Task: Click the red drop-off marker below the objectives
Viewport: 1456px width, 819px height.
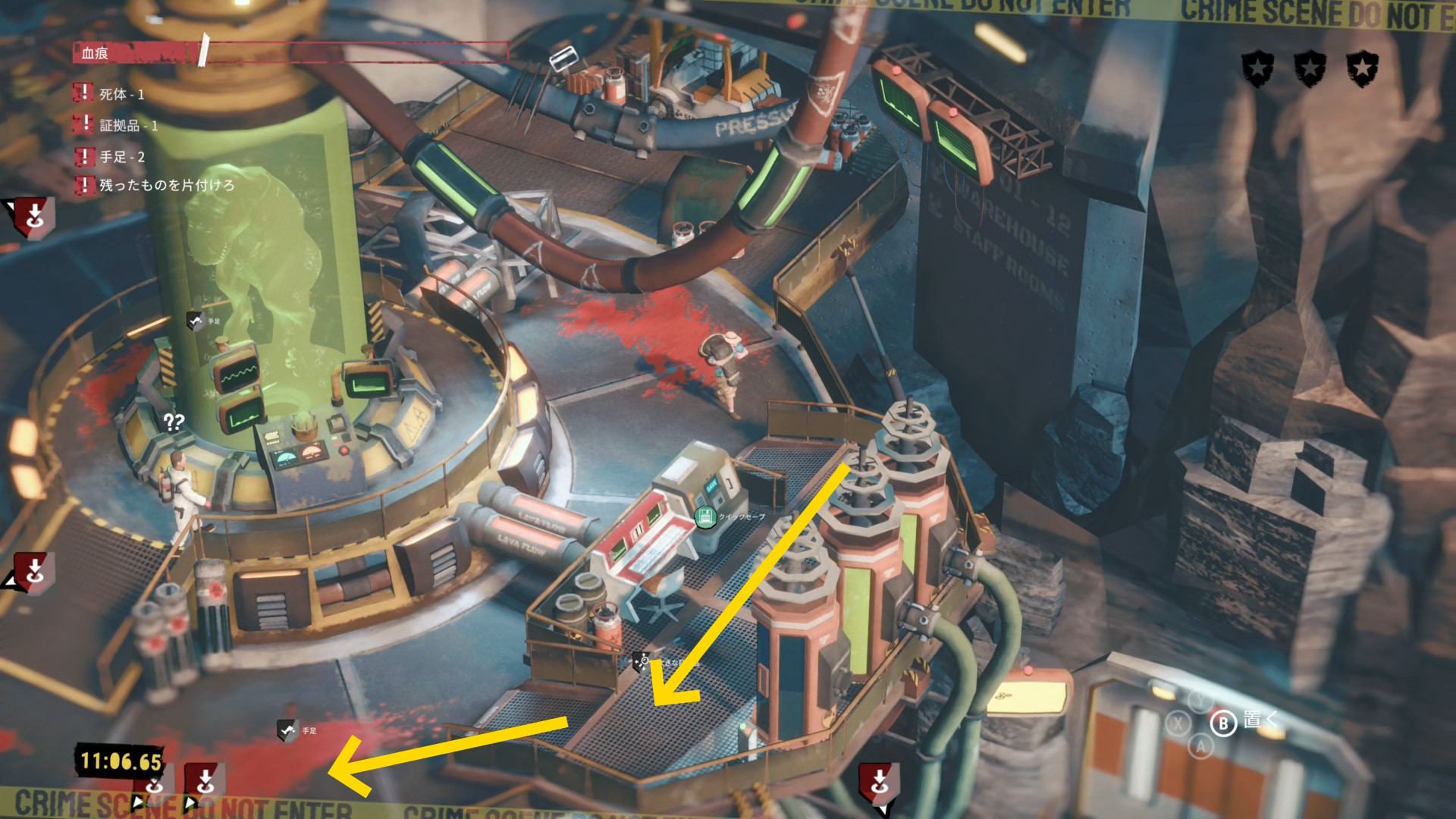Action: point(34,216)
